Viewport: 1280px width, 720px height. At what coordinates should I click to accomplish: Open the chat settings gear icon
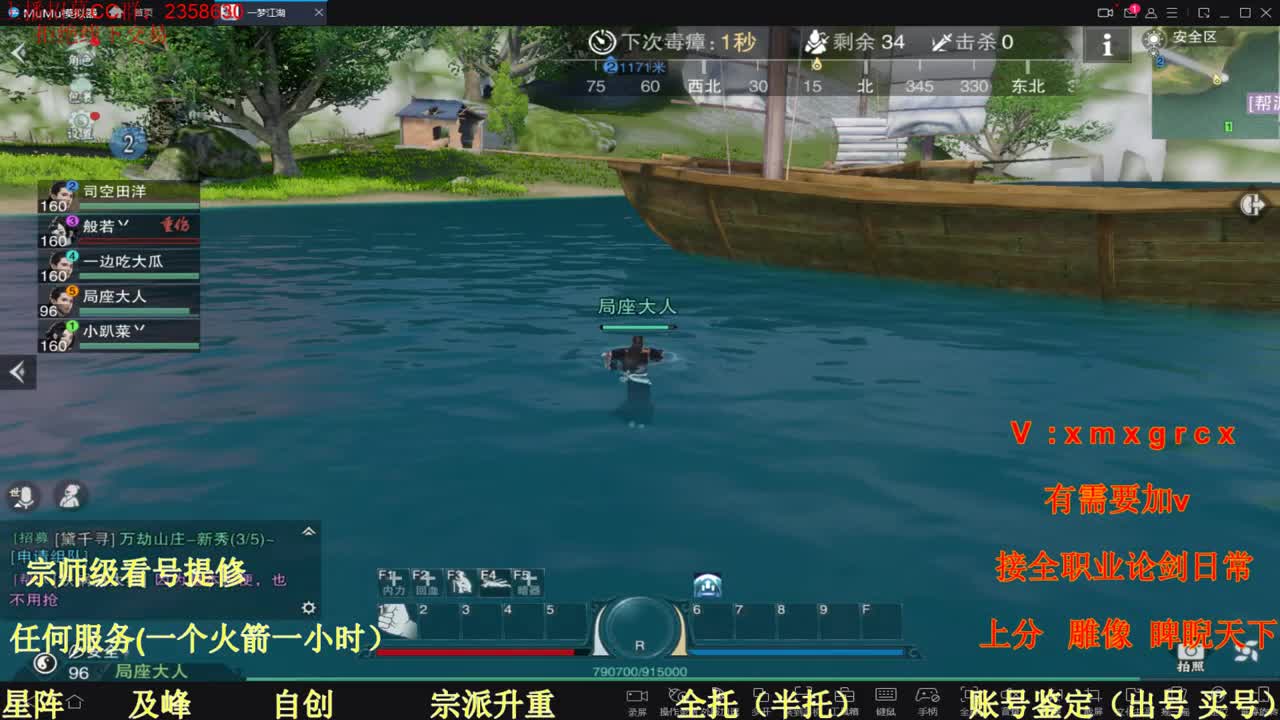pyautogui.click(x=308, y=607)
